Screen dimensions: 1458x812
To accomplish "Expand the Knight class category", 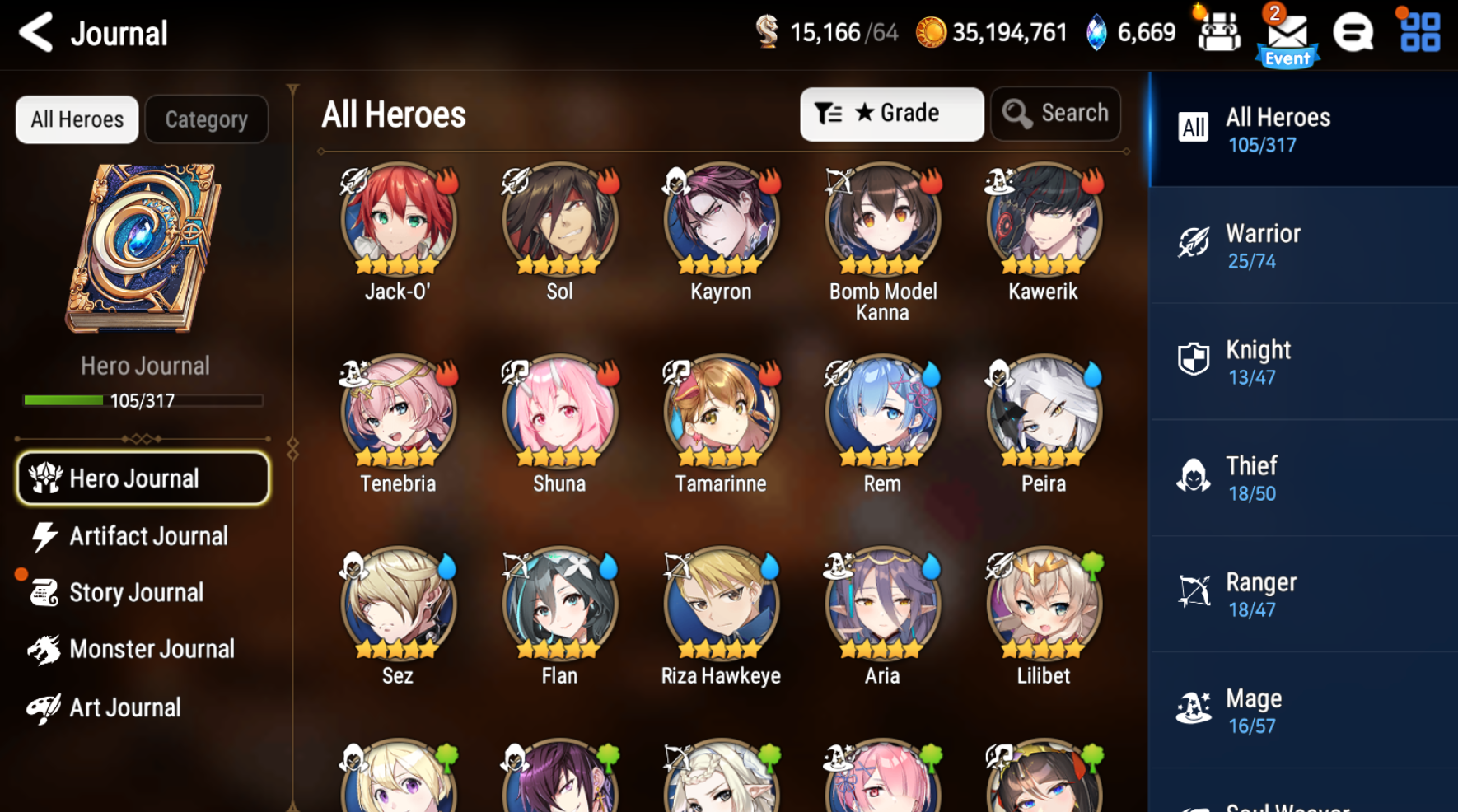I will pos(1301,361).
